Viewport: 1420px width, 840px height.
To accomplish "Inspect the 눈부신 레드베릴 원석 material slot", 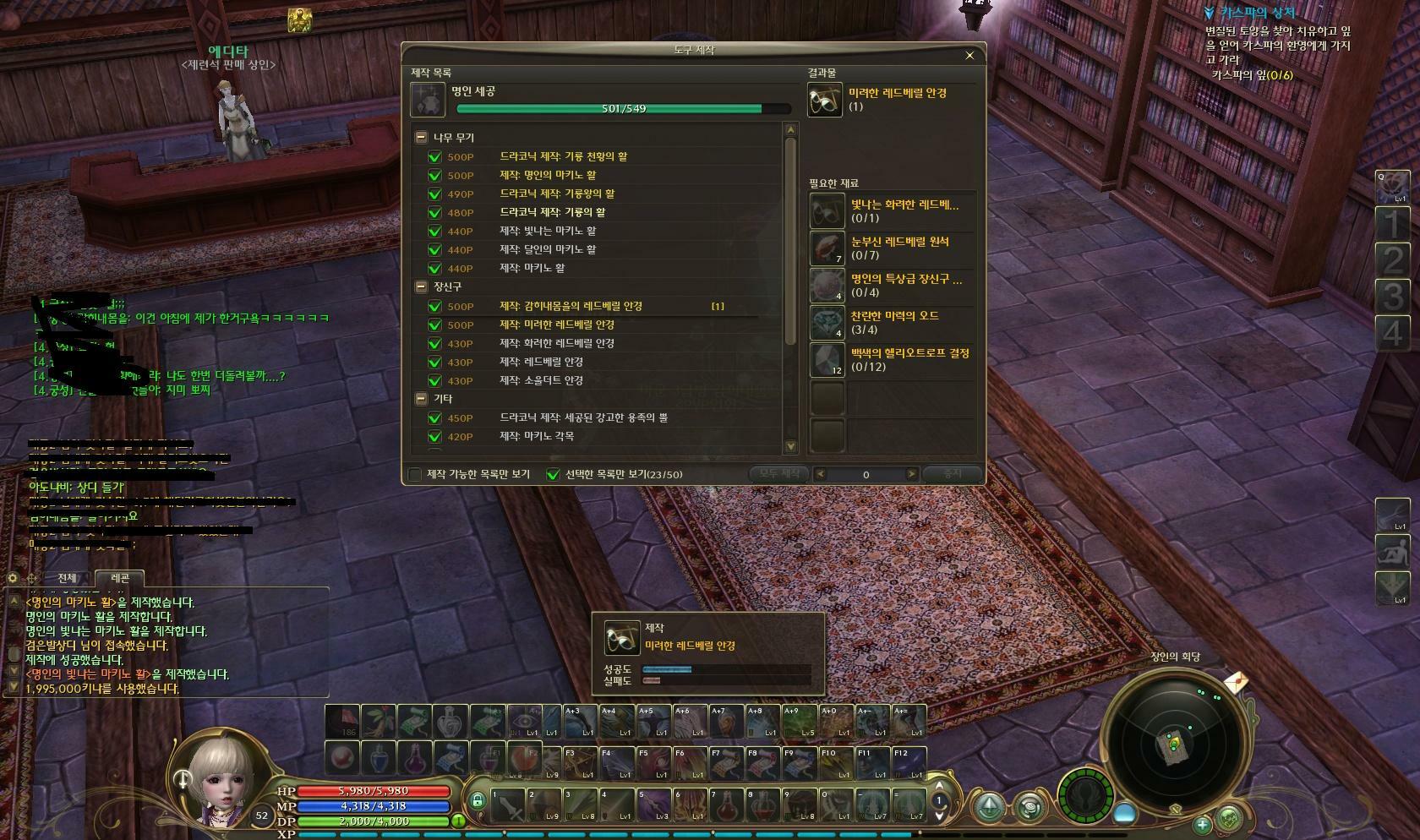I will pos(827,248).
